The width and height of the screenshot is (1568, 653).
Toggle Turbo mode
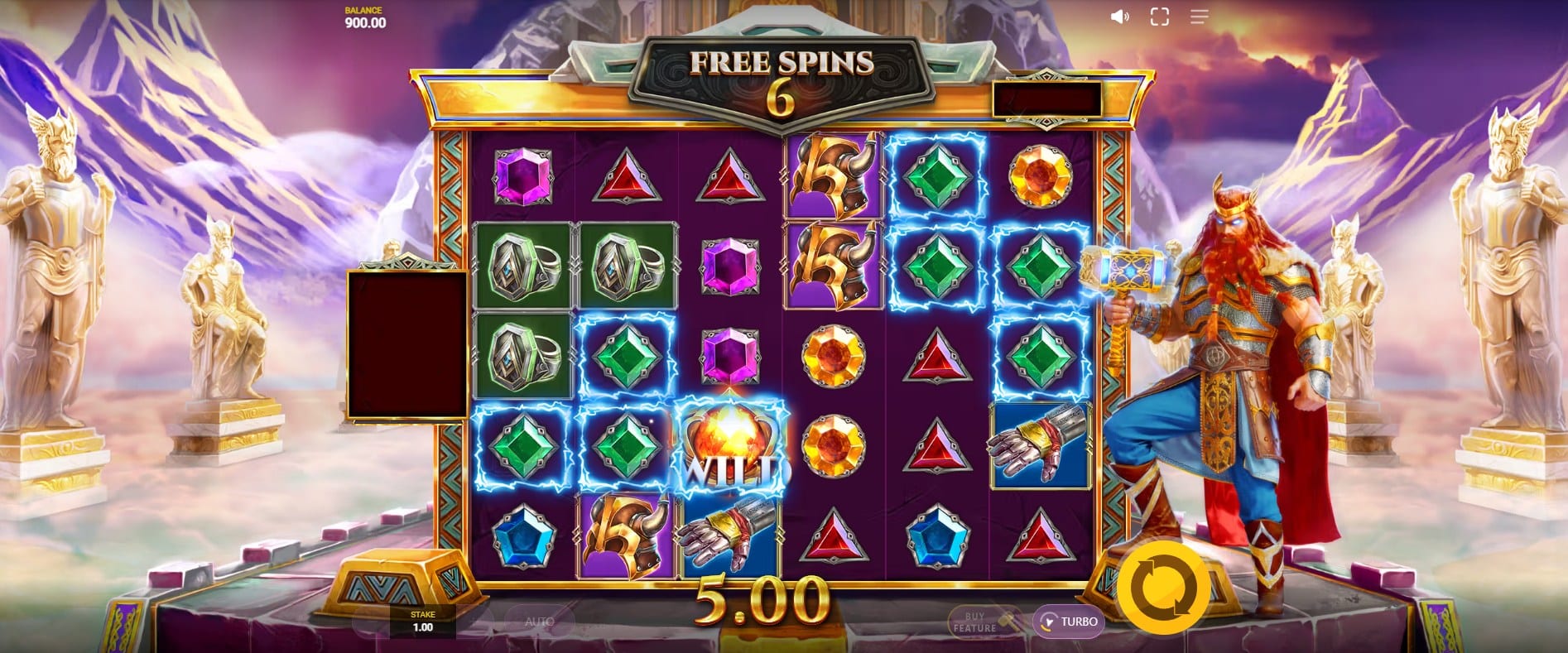pyautogui.click(x=1069, y=622)
